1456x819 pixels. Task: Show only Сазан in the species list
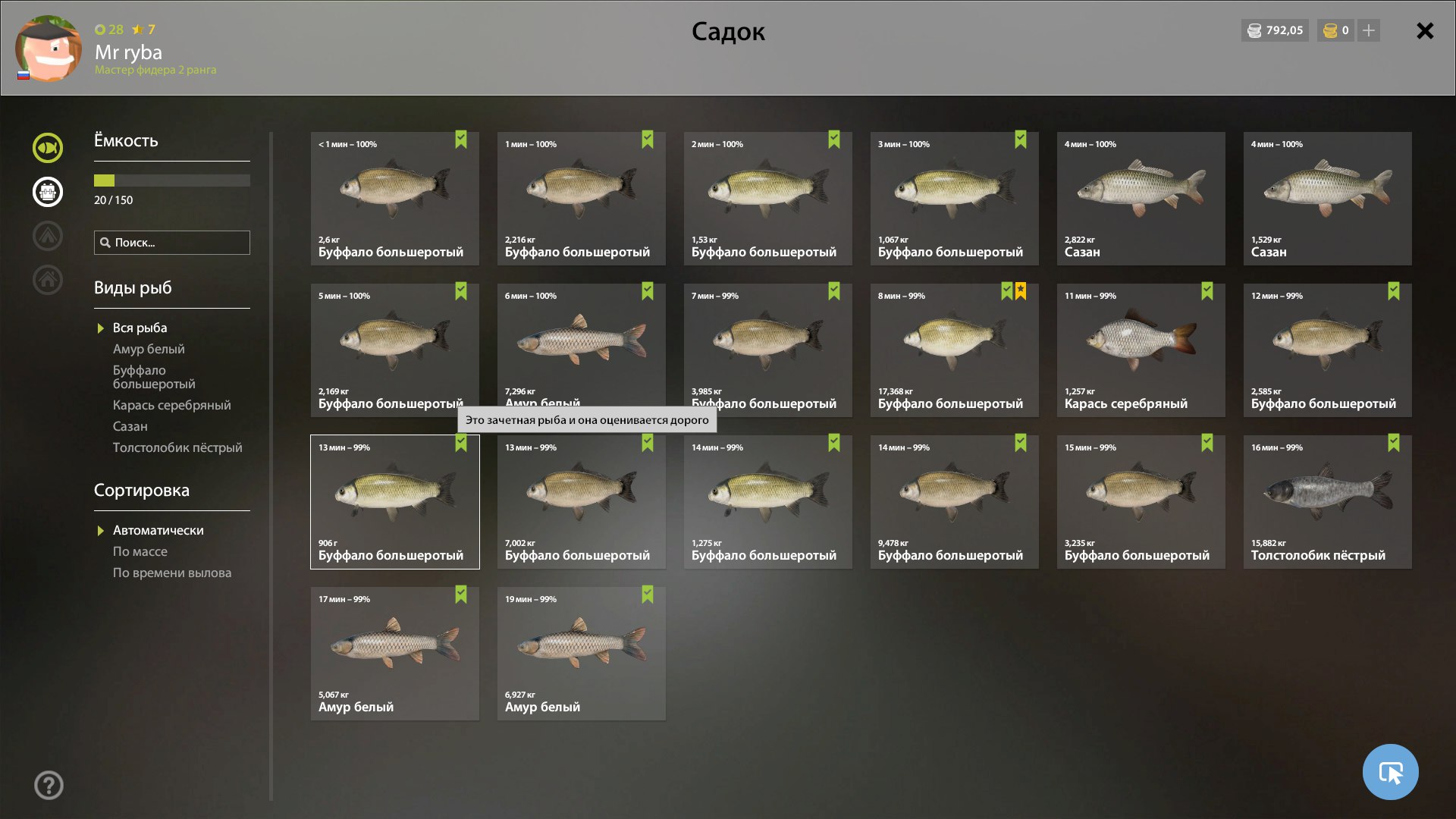click(x=130, y=426)
